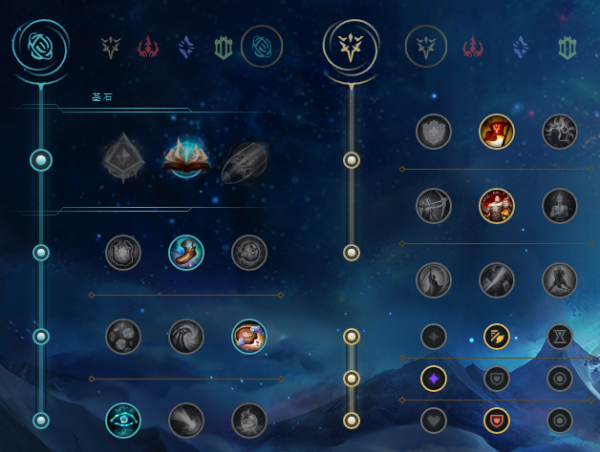Select the Hextech Flashtraption rune

pos(123,252)
